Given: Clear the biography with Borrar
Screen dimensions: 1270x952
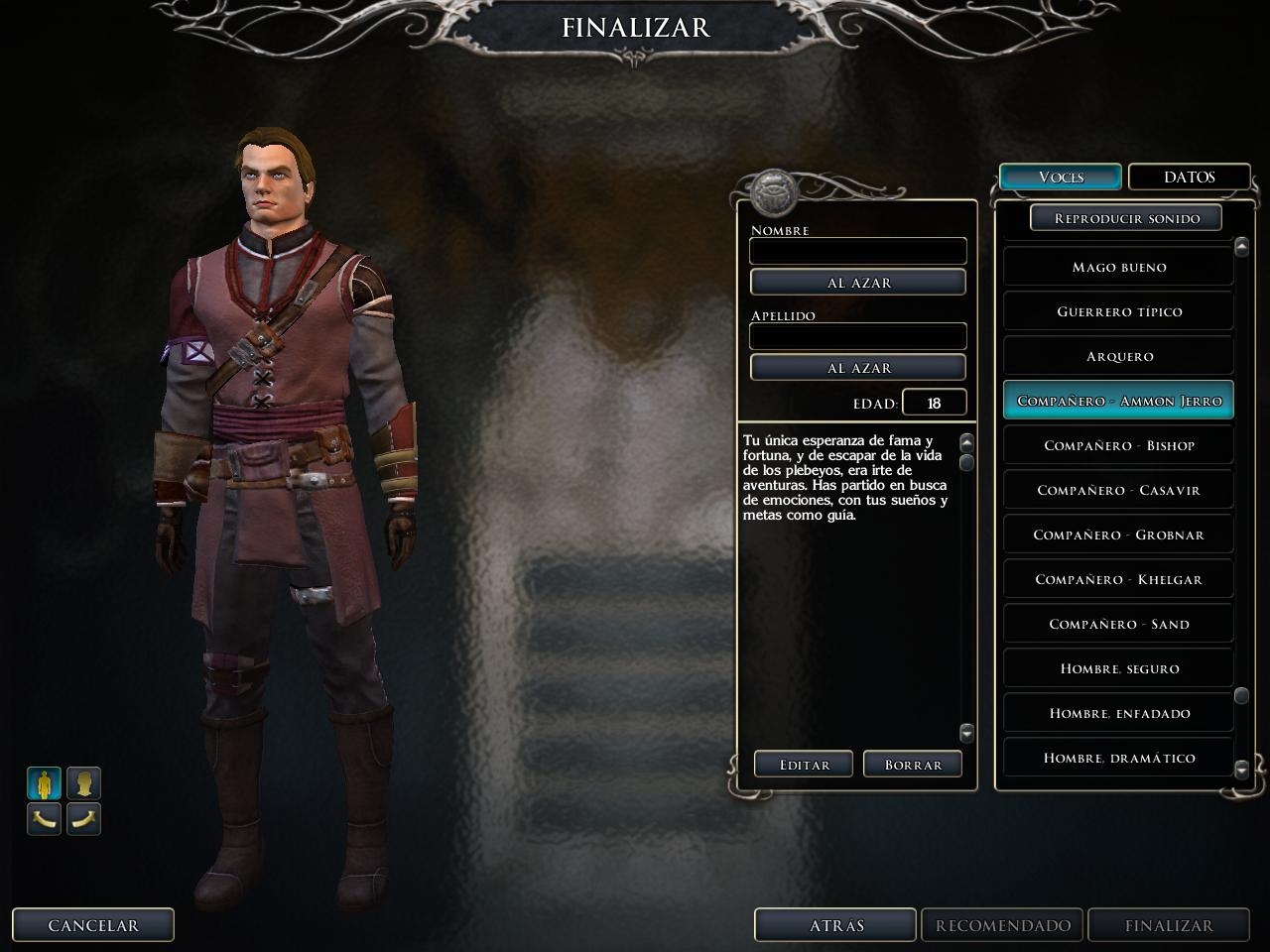Looking at the screenshot, I should 913,765.
